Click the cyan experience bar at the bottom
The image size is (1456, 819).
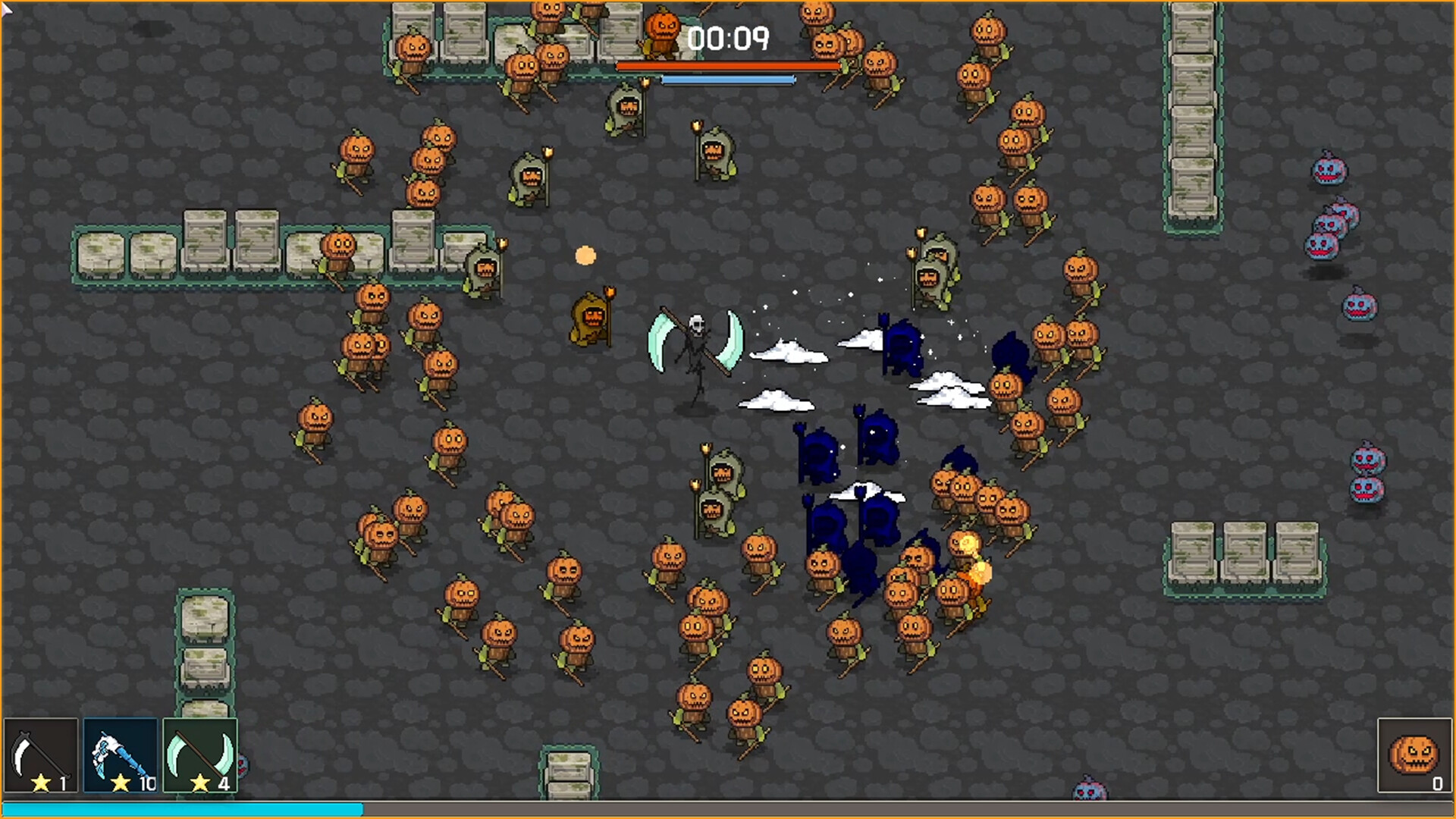(x=182, y=810)
